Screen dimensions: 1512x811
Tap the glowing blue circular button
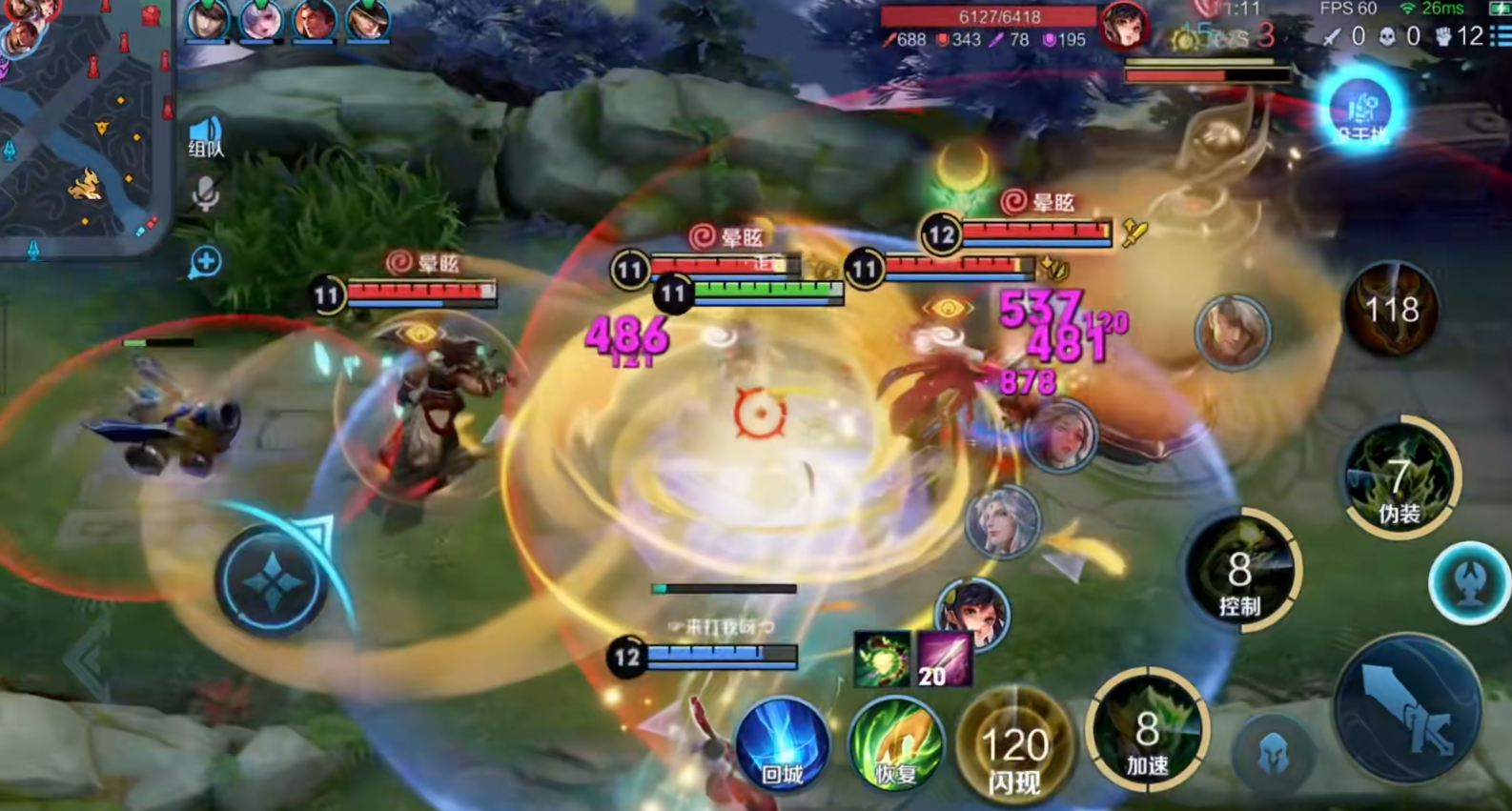tap(1360, 109)
